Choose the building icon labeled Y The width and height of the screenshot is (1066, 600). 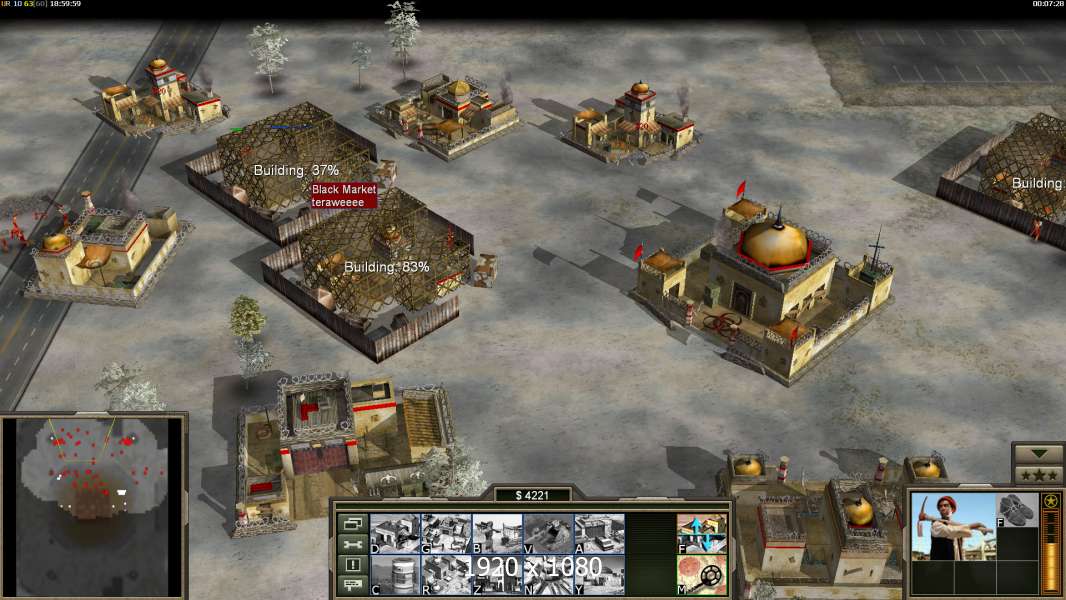click(x=599, y=574)
